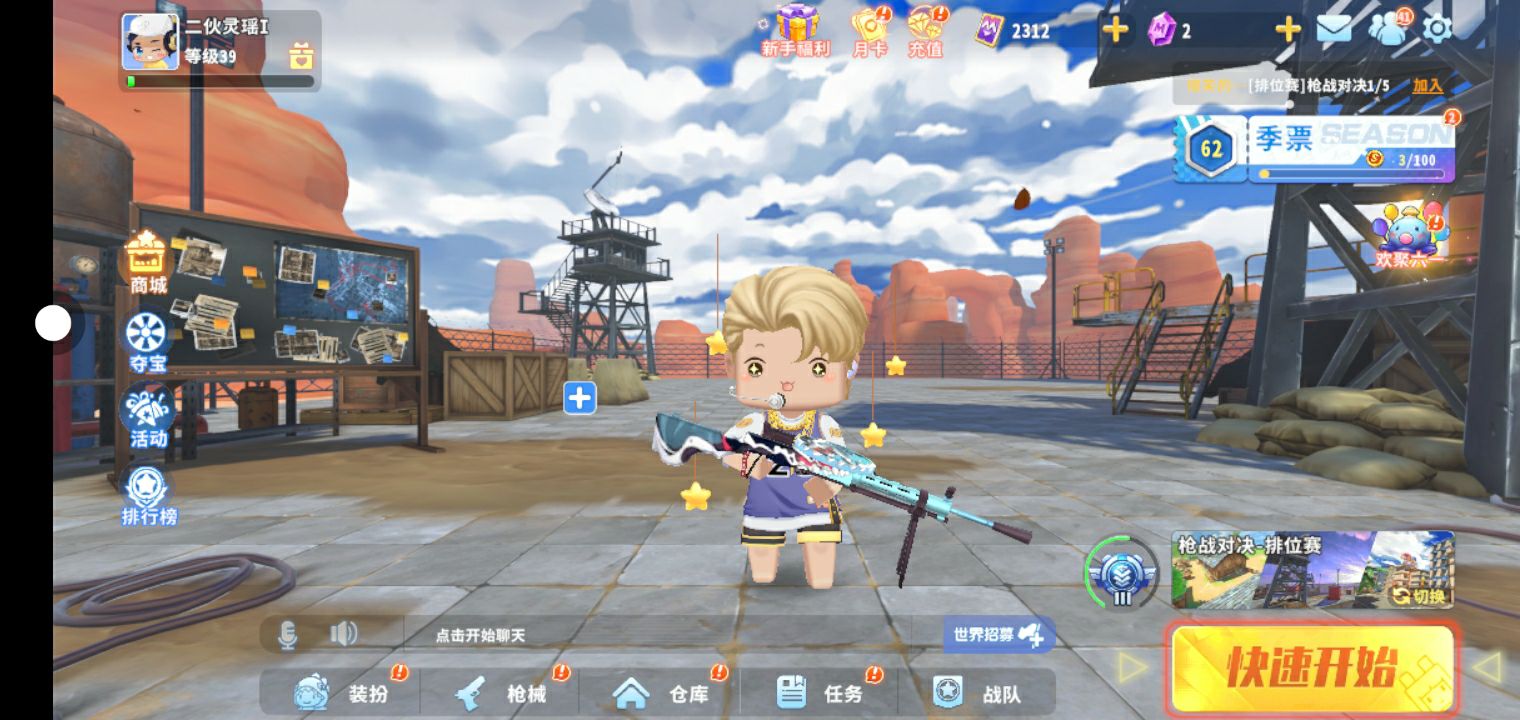
Task: Open the 枪械 weapons menu
Action: (501, 692)
